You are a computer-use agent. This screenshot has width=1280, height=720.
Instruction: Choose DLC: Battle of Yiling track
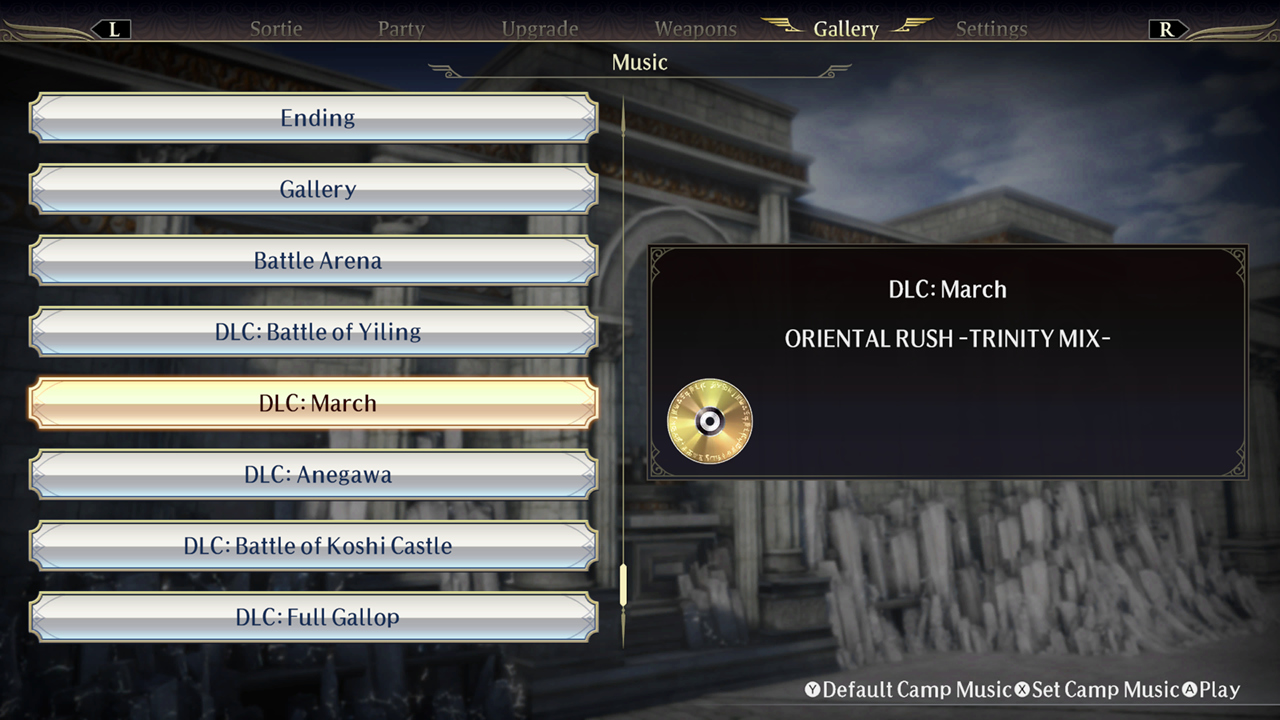pyautogui.click(x=316, y=332)
